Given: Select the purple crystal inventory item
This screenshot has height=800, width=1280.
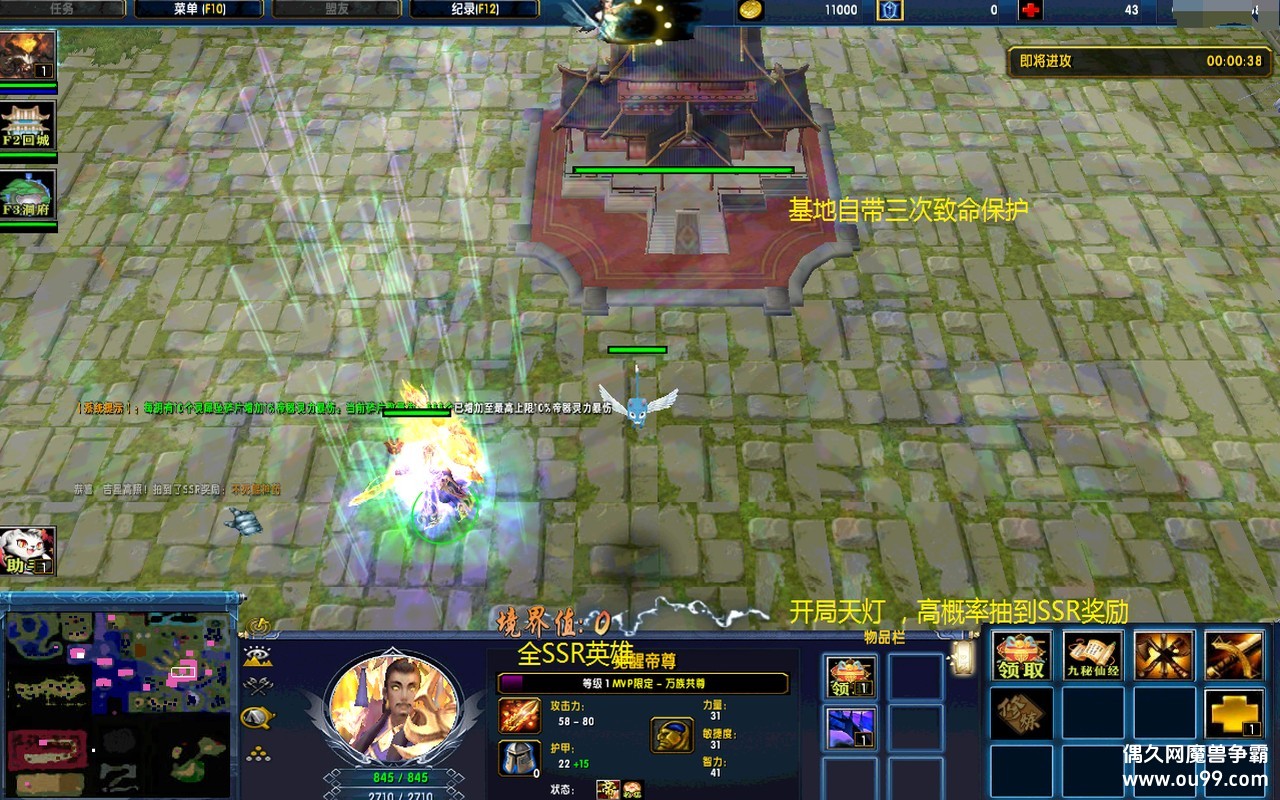Looking at the screenshot, I should pos(851,728).
